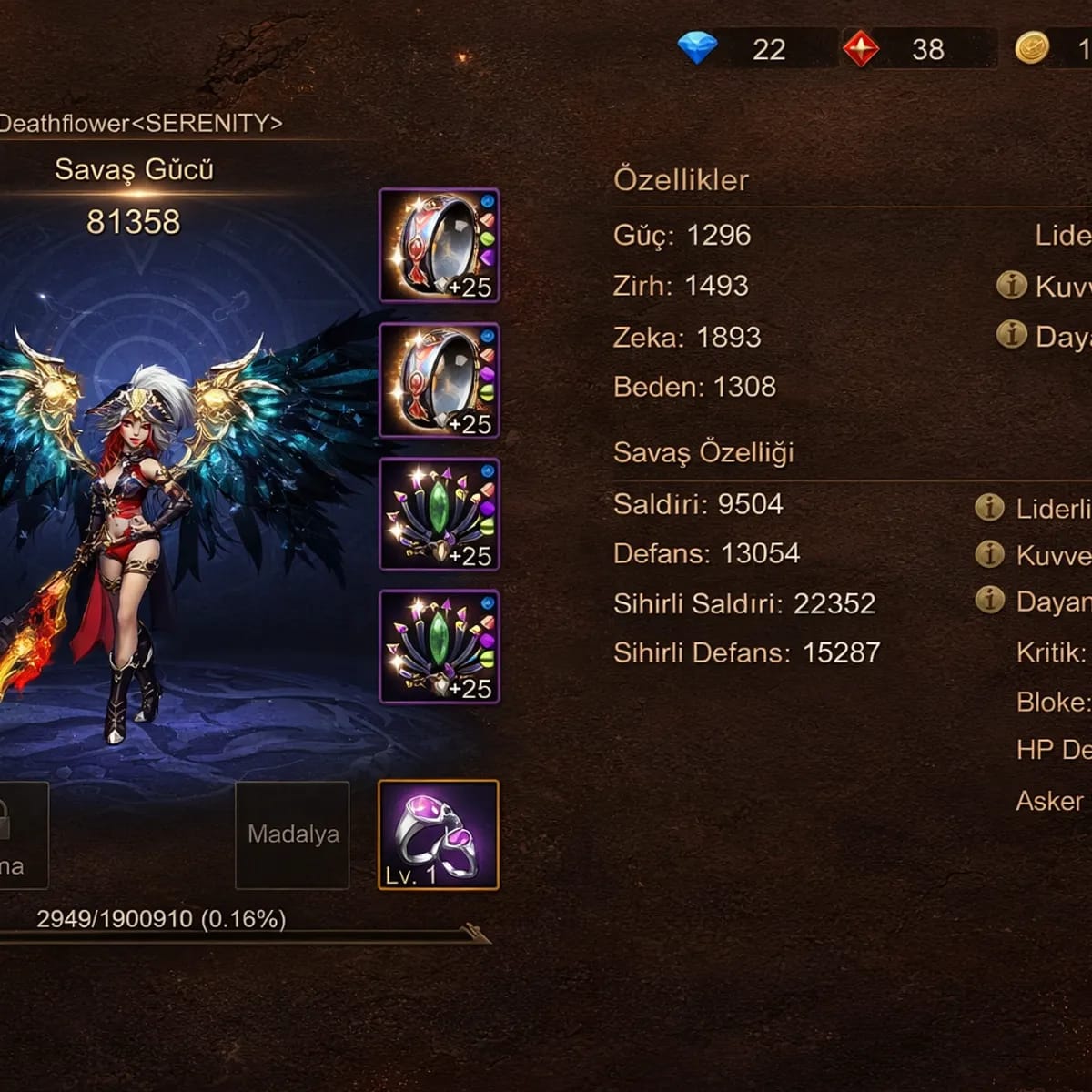The image size is (1092, 1092).
Task: Open the Madalya slot
Action: [x=292, y=834]
